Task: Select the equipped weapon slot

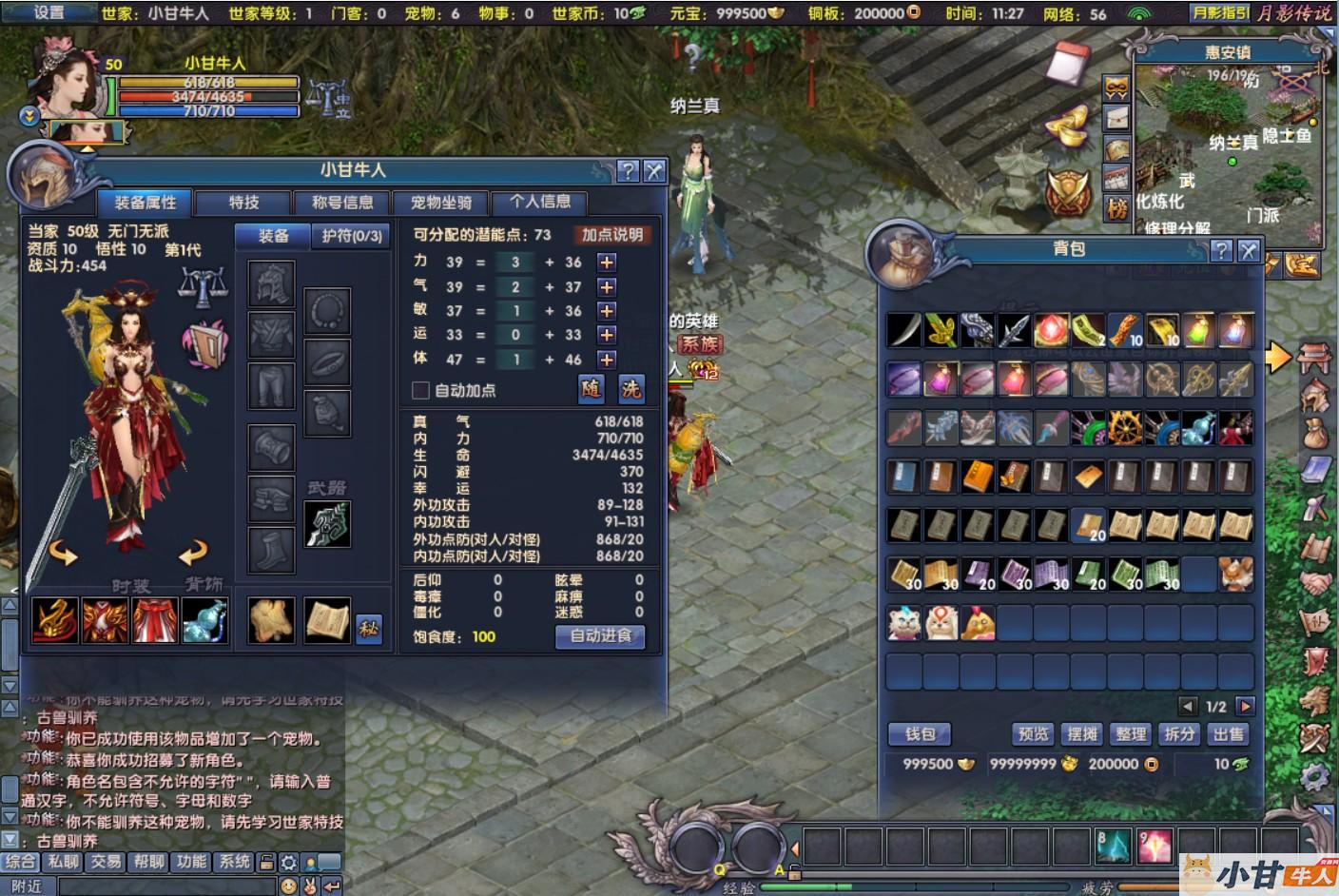Action: (x=327, y=524)
